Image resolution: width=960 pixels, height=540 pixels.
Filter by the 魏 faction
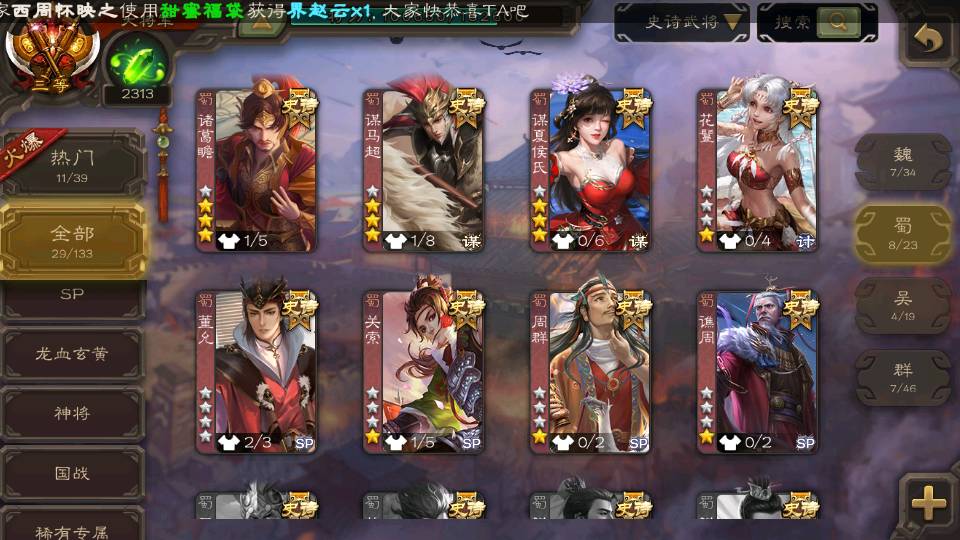point(902,161)
